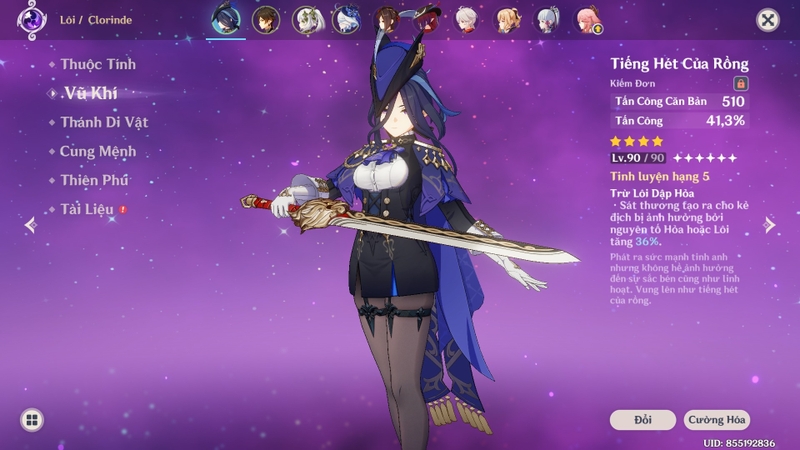Screen dimensions: 800x450
Task: Choose the Nahida character portrait
Action: point(306,20)
